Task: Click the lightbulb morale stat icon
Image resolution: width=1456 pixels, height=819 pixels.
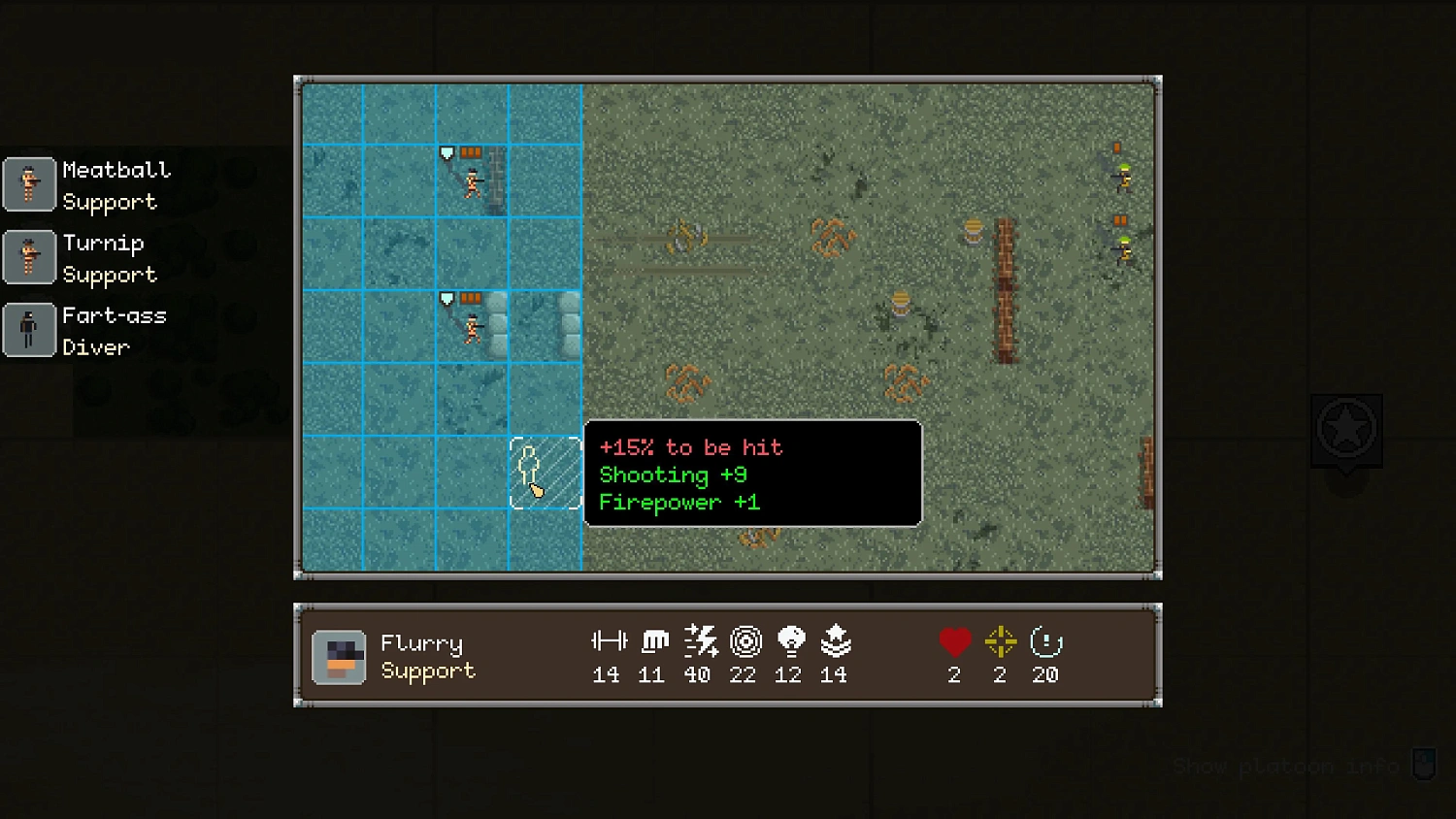Action: [x=788, y=640]
